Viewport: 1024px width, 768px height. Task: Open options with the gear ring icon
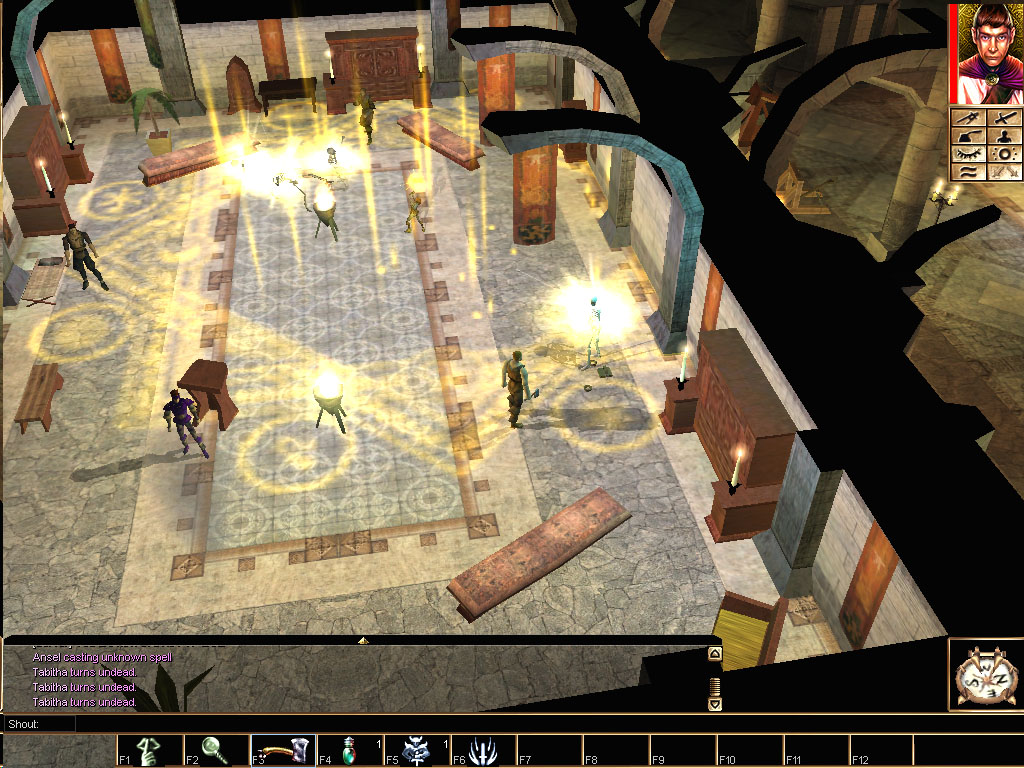coord(1003,155)
